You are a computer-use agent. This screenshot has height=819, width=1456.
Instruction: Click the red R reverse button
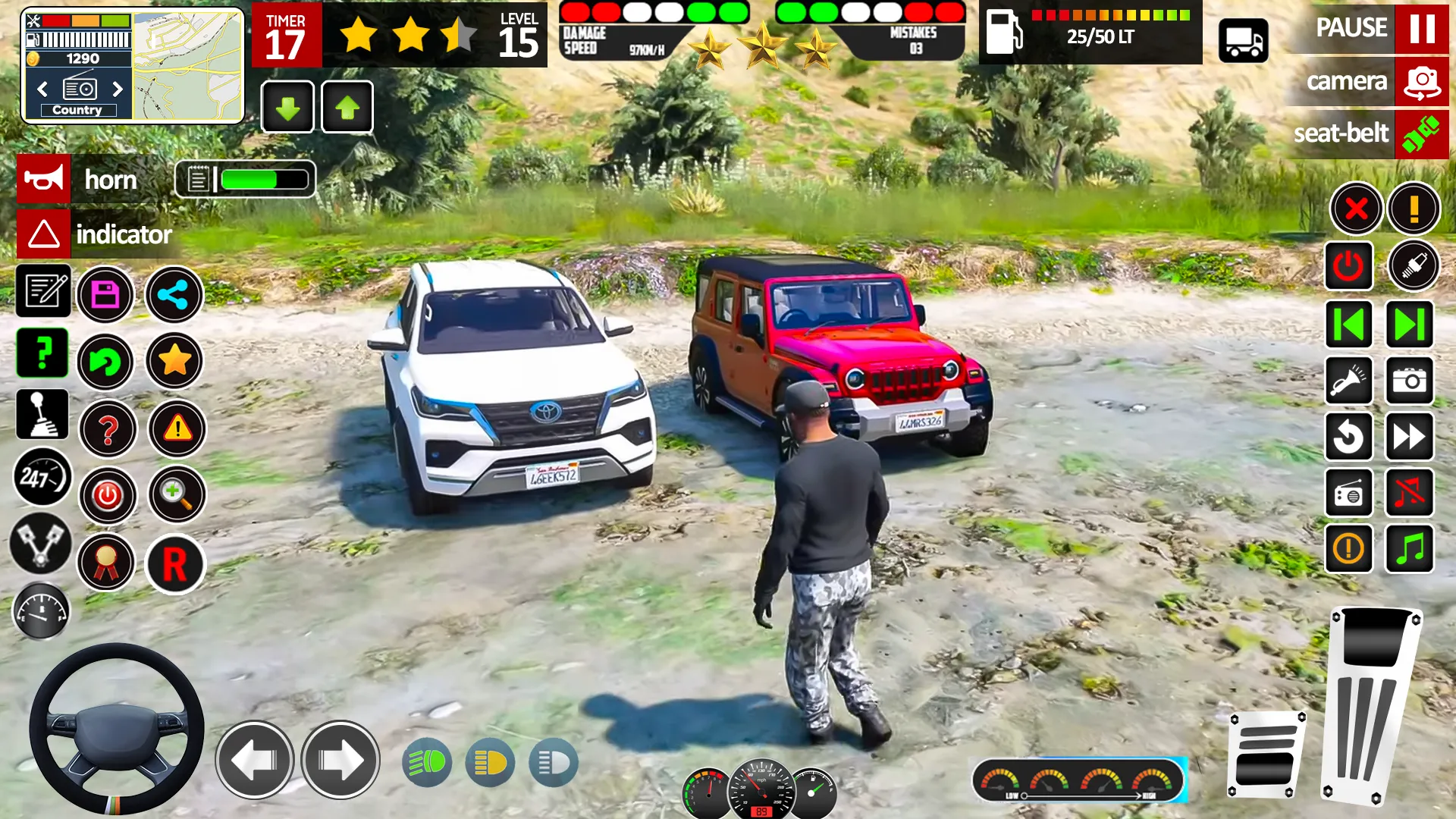pyautogui.click(x=175, y=565)
